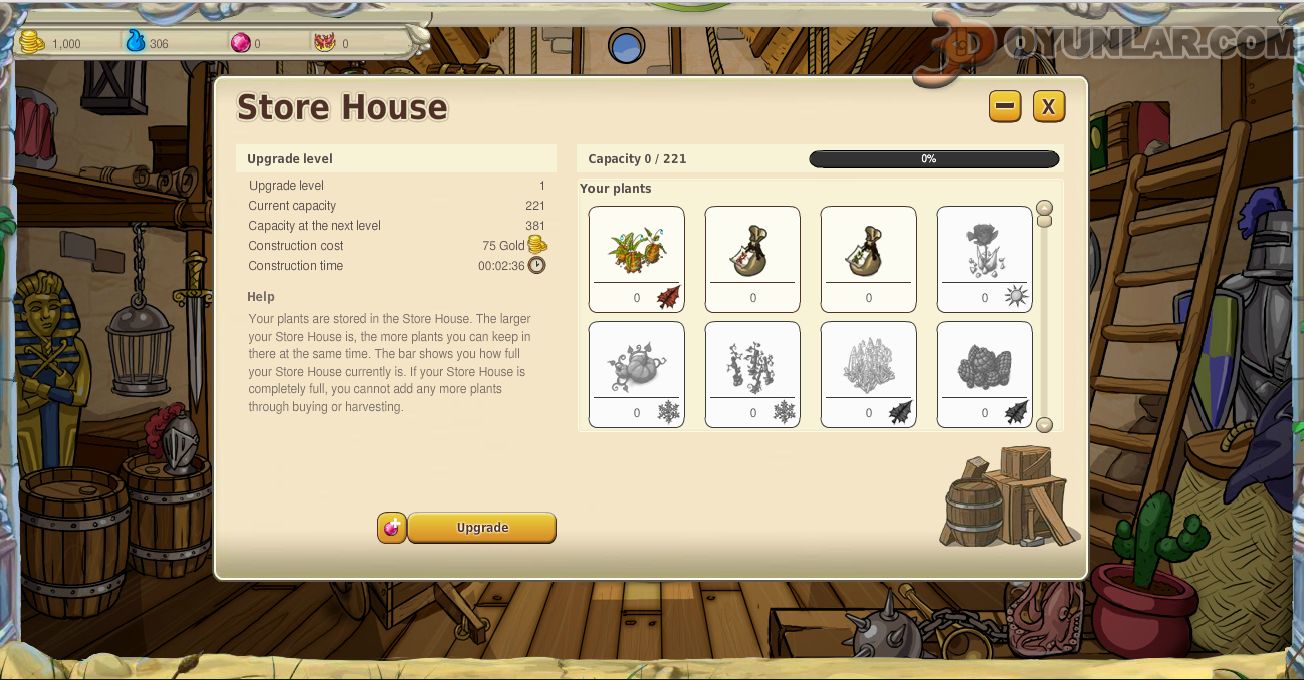
Task: Click the gold coins icon in the top bar
Action: click(x=32, y=43)
